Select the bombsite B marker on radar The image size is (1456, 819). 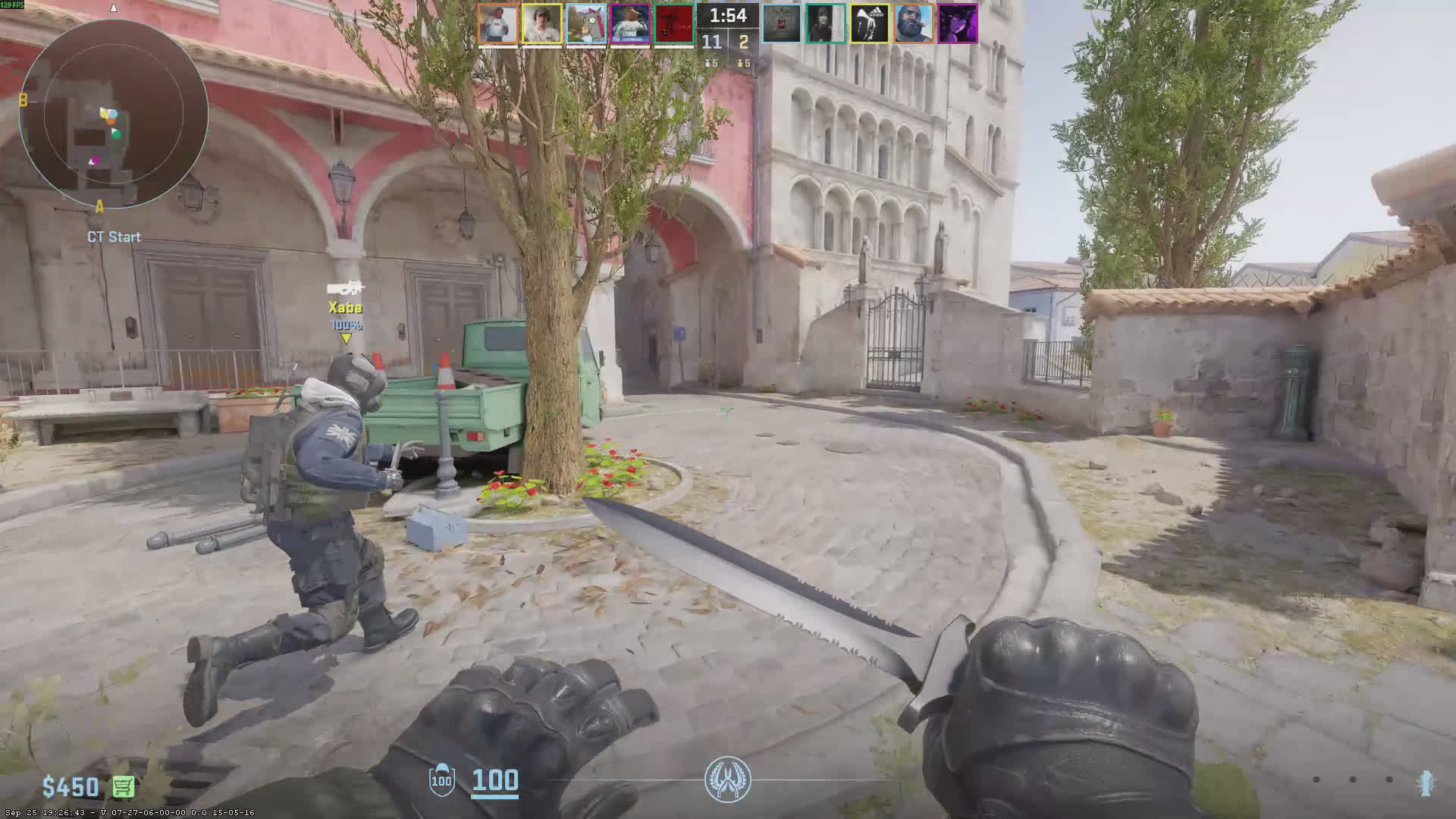coord(24,100)
